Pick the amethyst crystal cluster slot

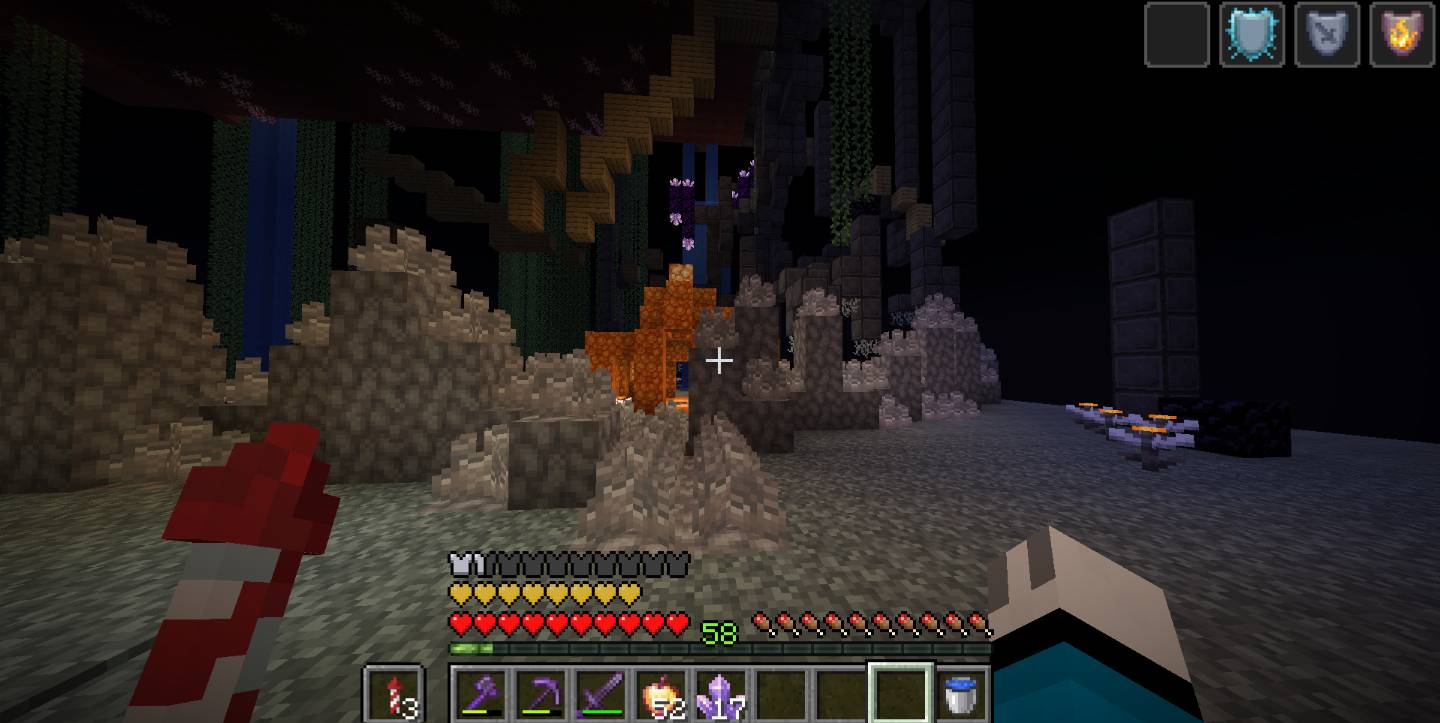pos(722,693)
